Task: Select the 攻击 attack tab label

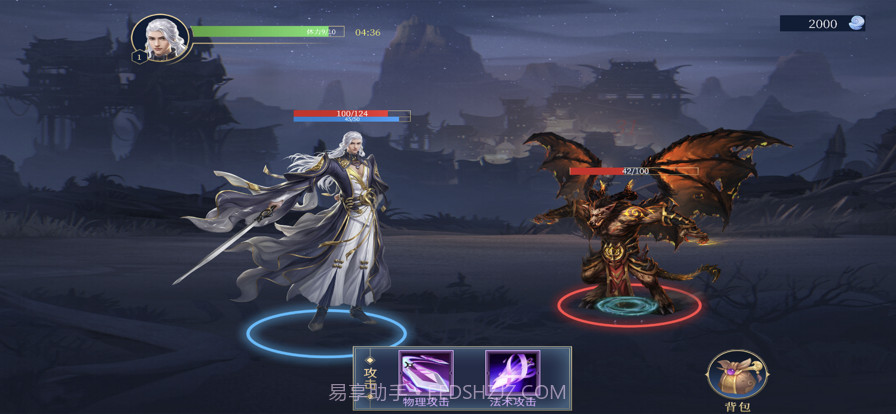Action: pyautogui.click(x=370, y=378)
